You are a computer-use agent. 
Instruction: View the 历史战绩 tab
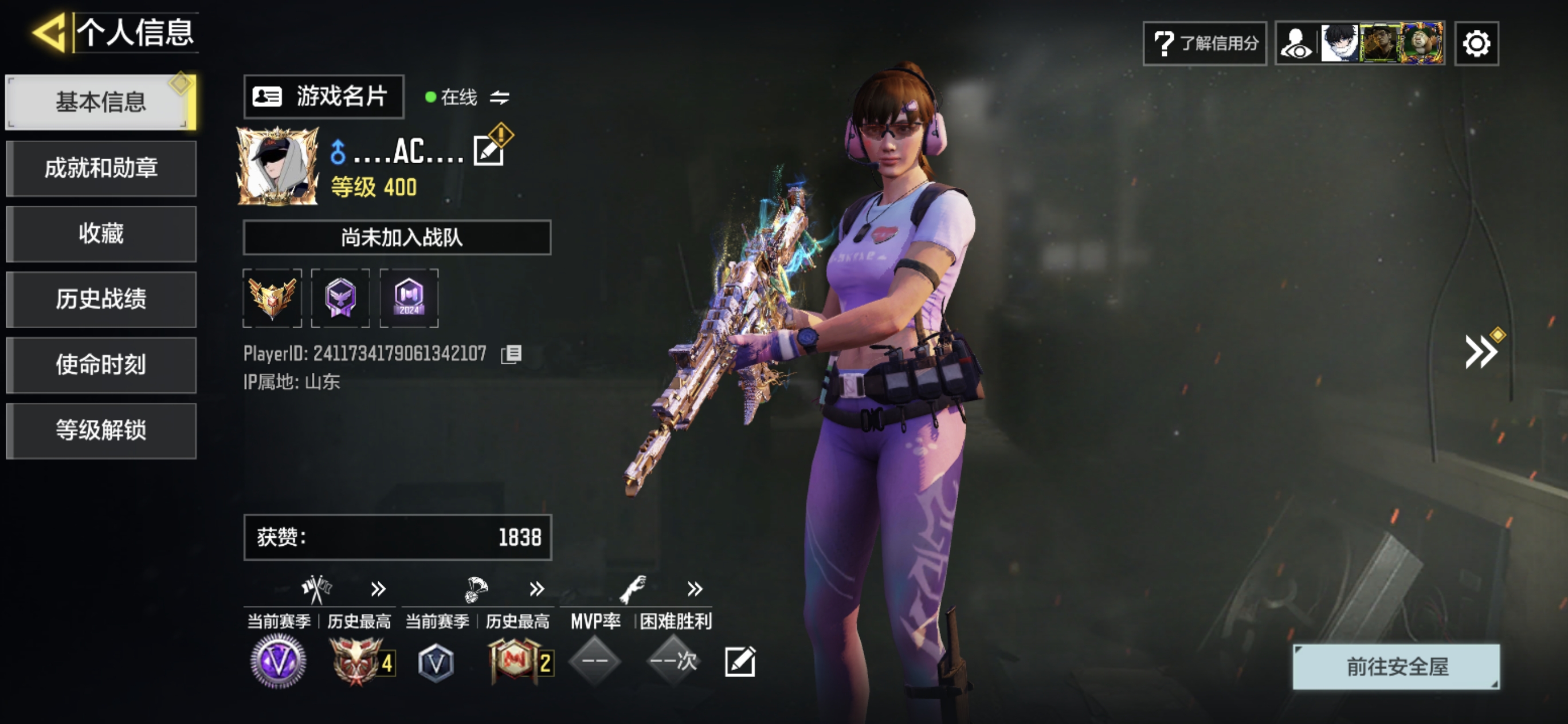(x=101, y=300)
